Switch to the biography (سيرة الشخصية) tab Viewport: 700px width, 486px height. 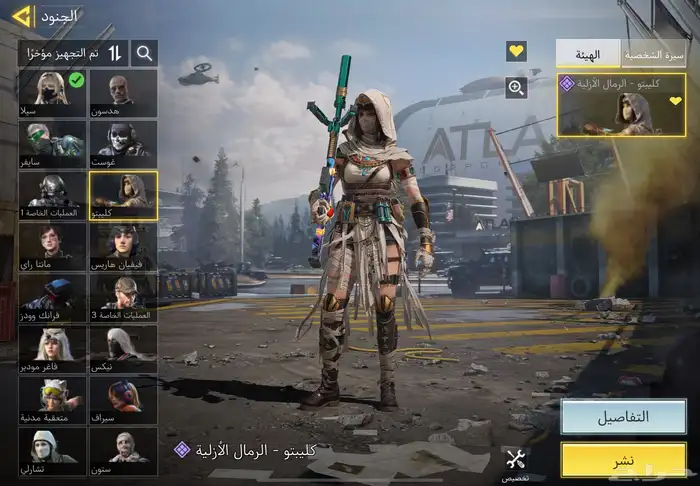point(654,54)
